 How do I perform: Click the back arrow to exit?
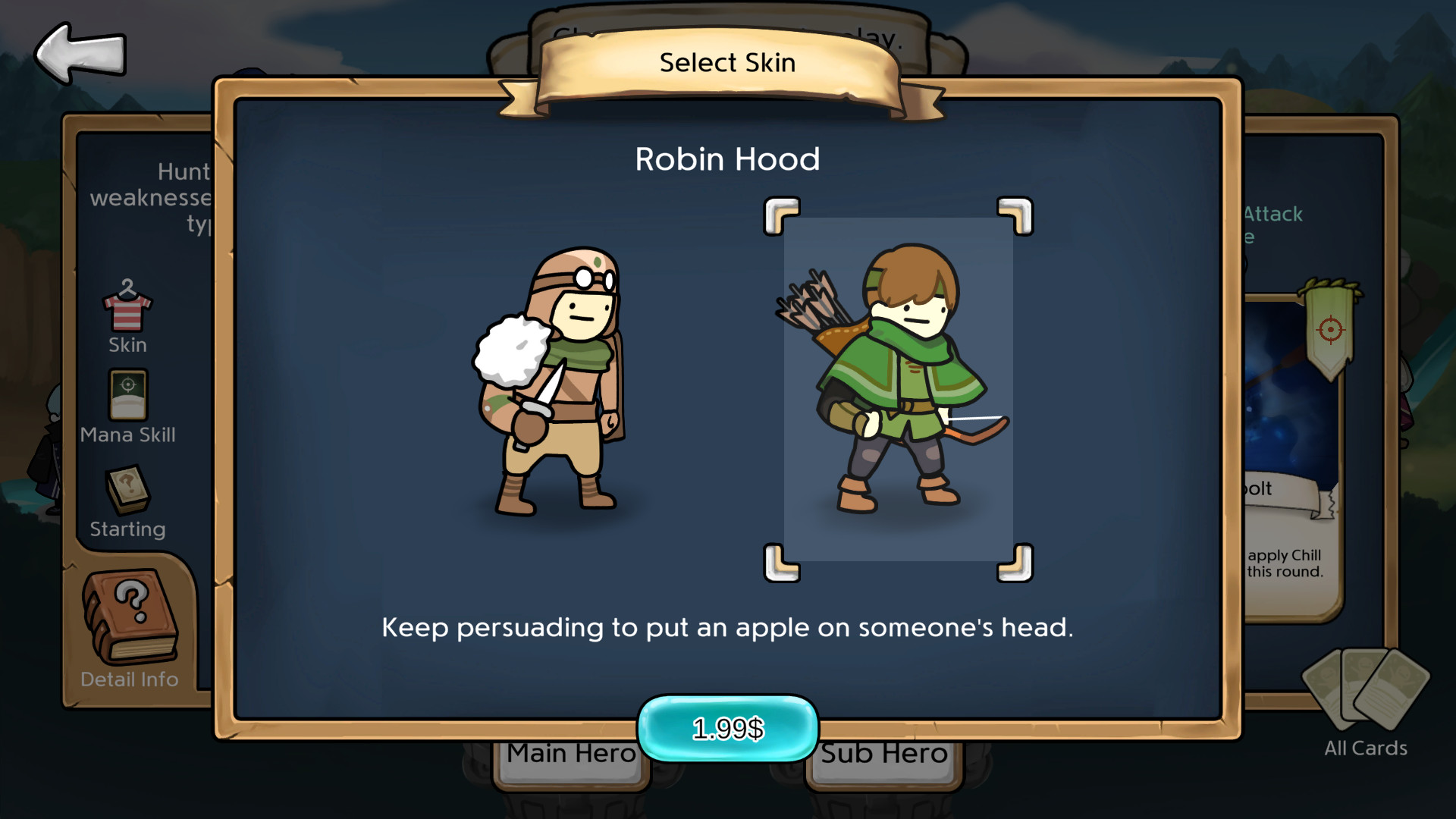(x=78, y=52)
